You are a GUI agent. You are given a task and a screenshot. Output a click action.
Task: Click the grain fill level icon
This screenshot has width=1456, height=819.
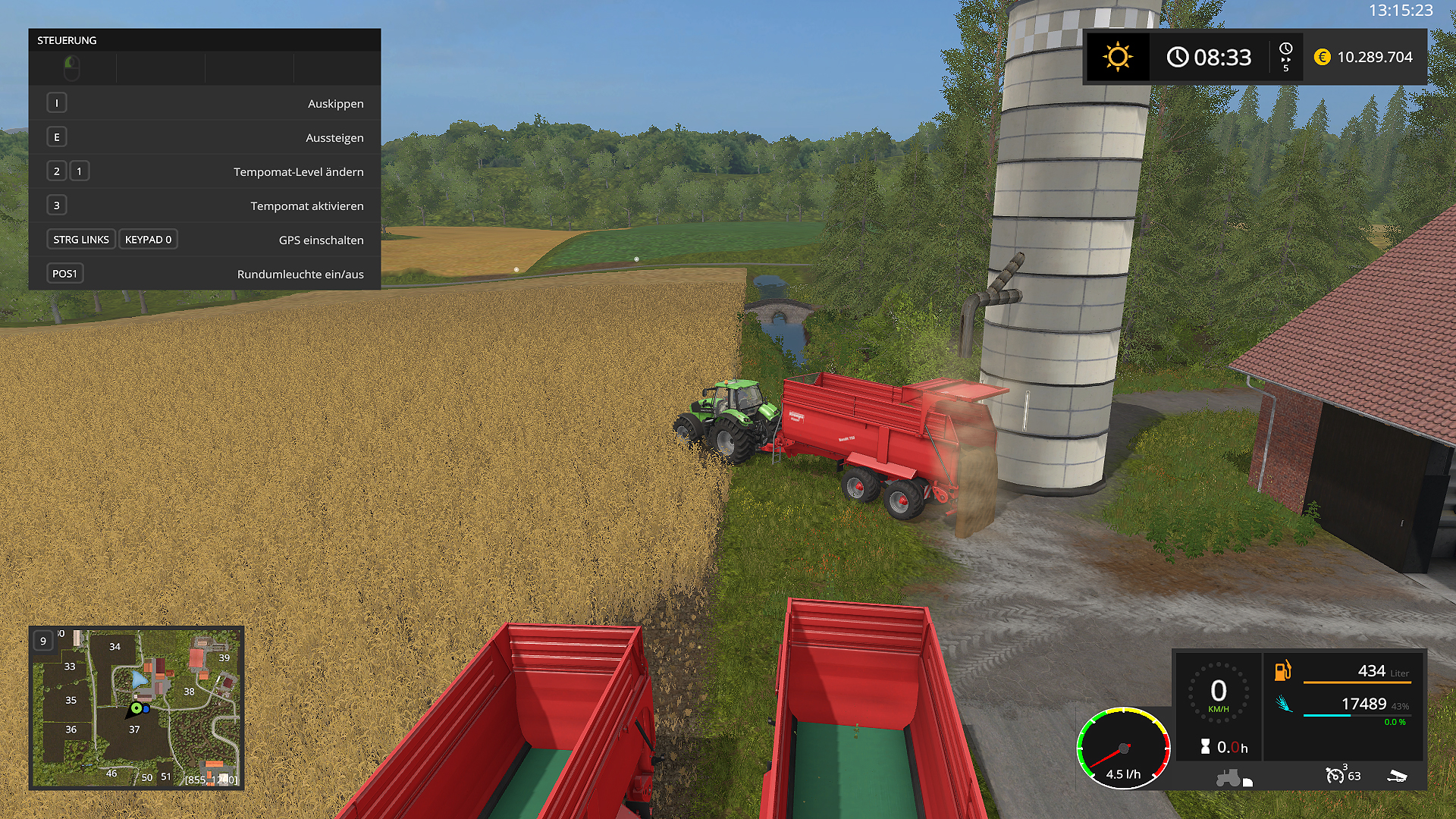point(1283,704)
